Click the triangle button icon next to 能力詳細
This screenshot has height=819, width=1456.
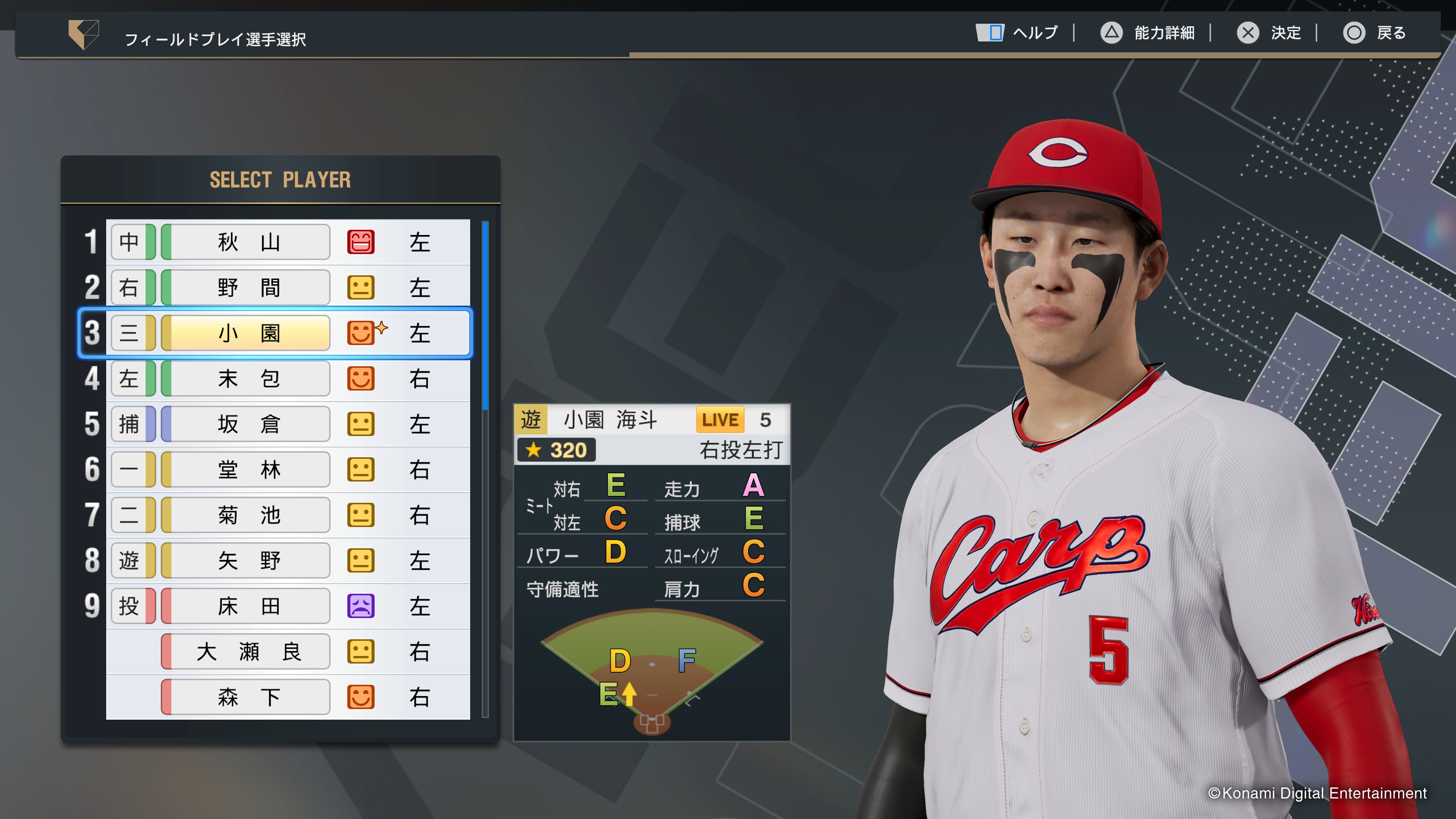pos(1111,33)
